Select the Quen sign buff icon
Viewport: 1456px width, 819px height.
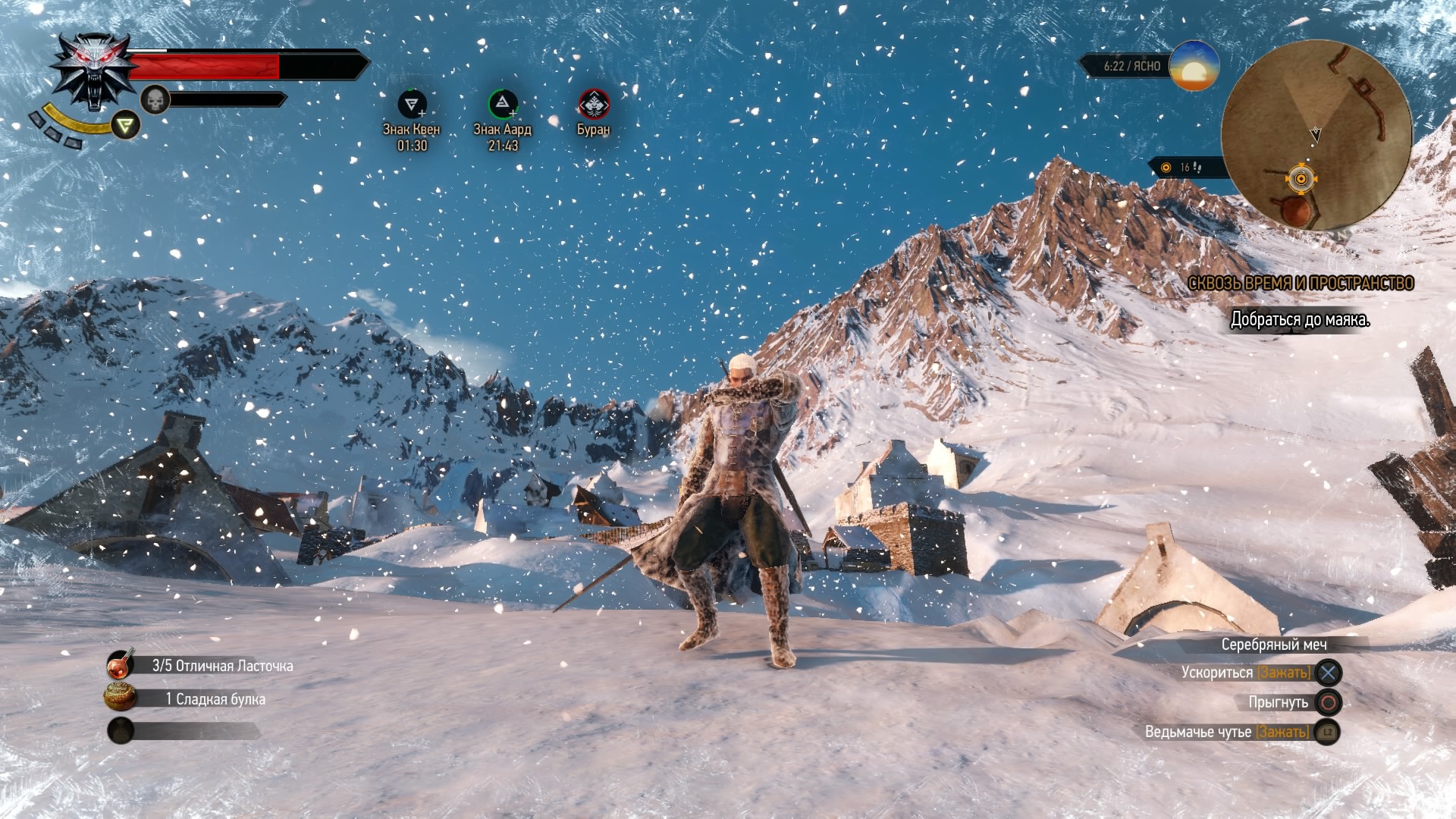412,104
